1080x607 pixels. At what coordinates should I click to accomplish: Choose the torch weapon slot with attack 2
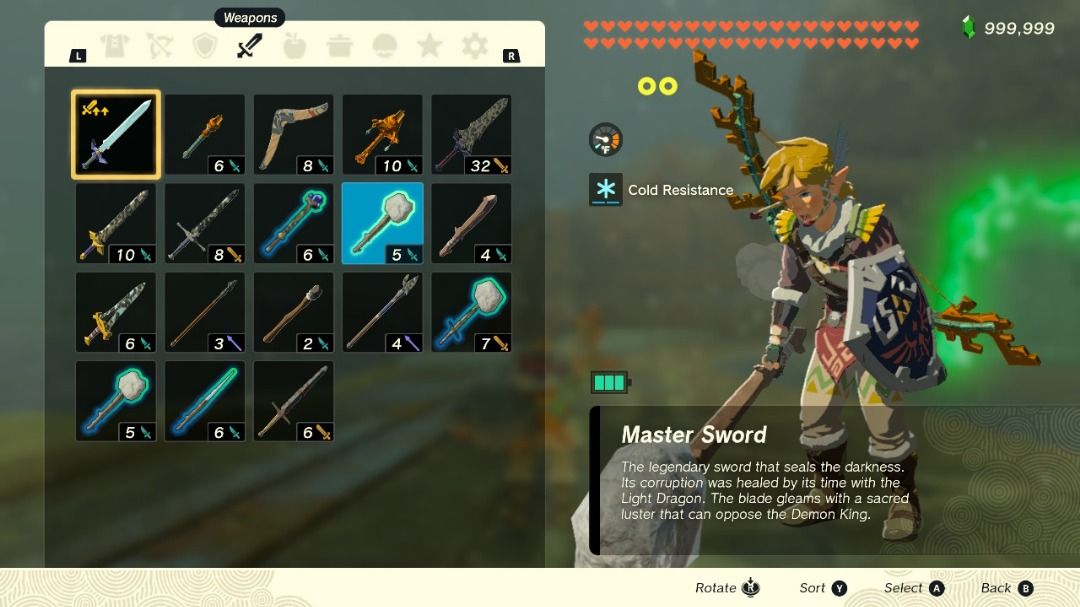pyautogui.click(x=293, y=312)
